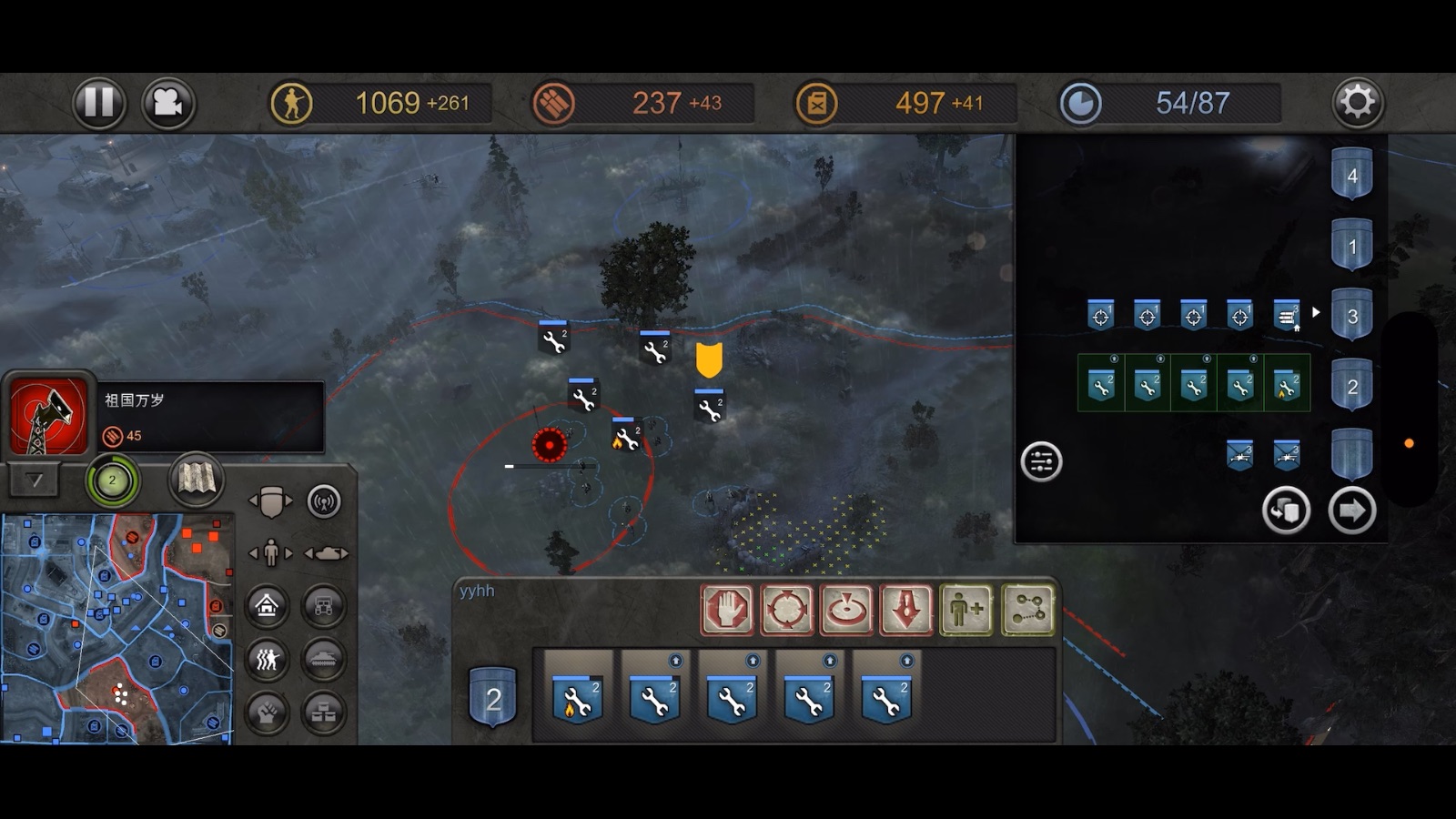Open the slider filter options button
The image size is (1456, 819).
click(x=1041, y=461)
